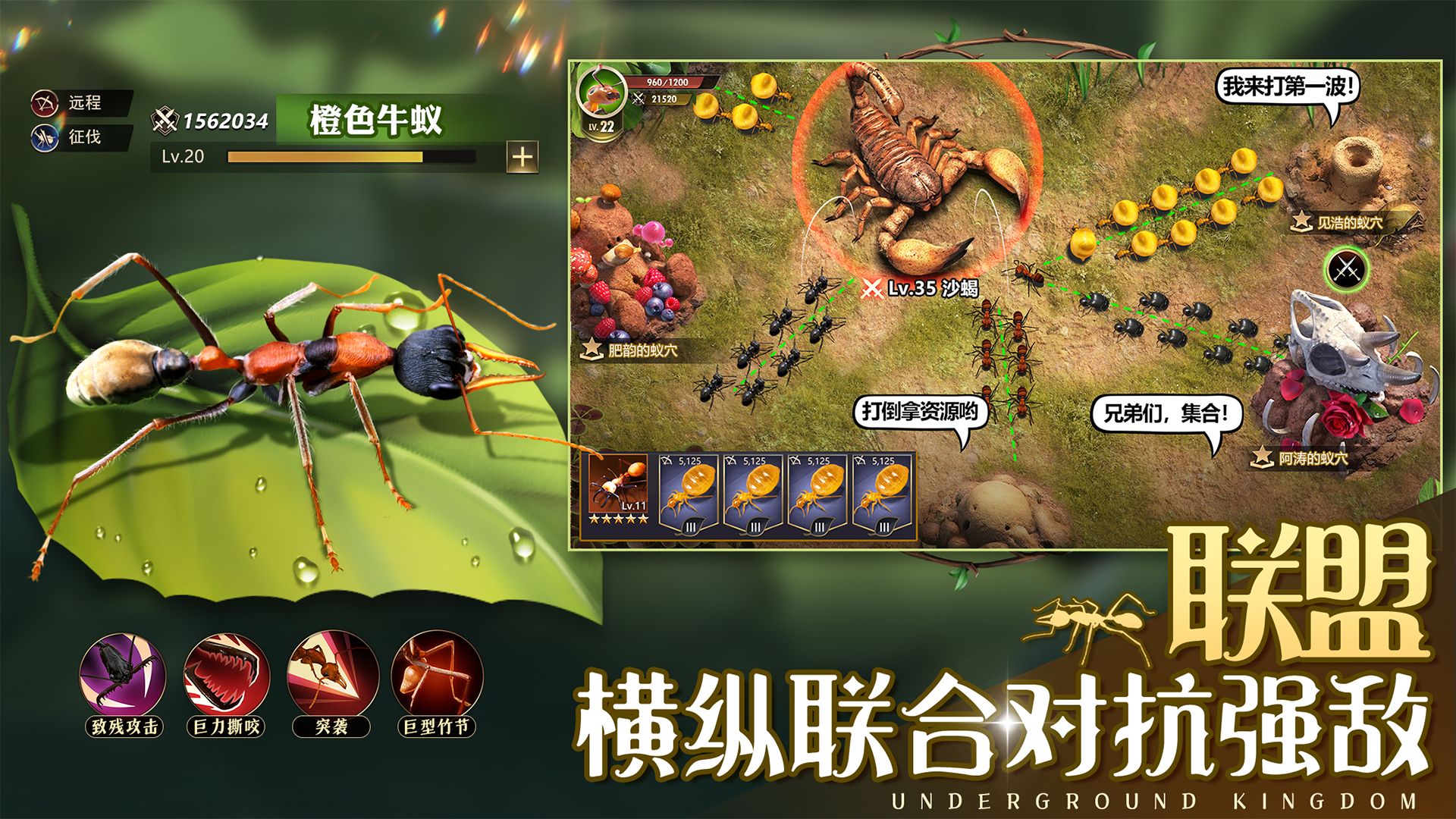Expand details with the gold plus button
Screen dimensions: 1456x819
click(523, 157)
